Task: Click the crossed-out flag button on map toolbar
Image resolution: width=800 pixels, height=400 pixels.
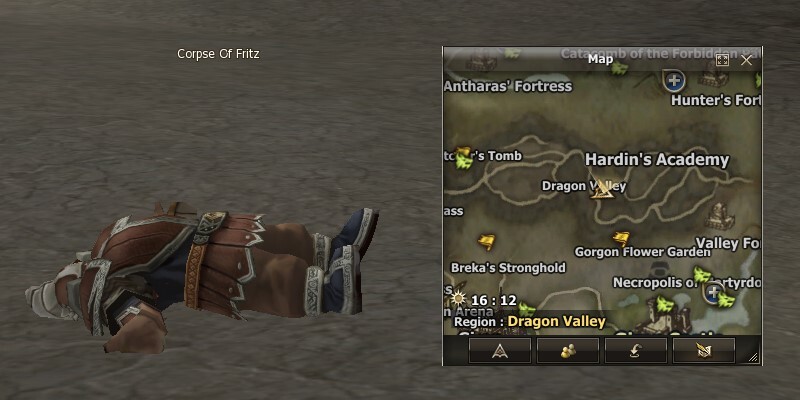Action: click(704, 349)
